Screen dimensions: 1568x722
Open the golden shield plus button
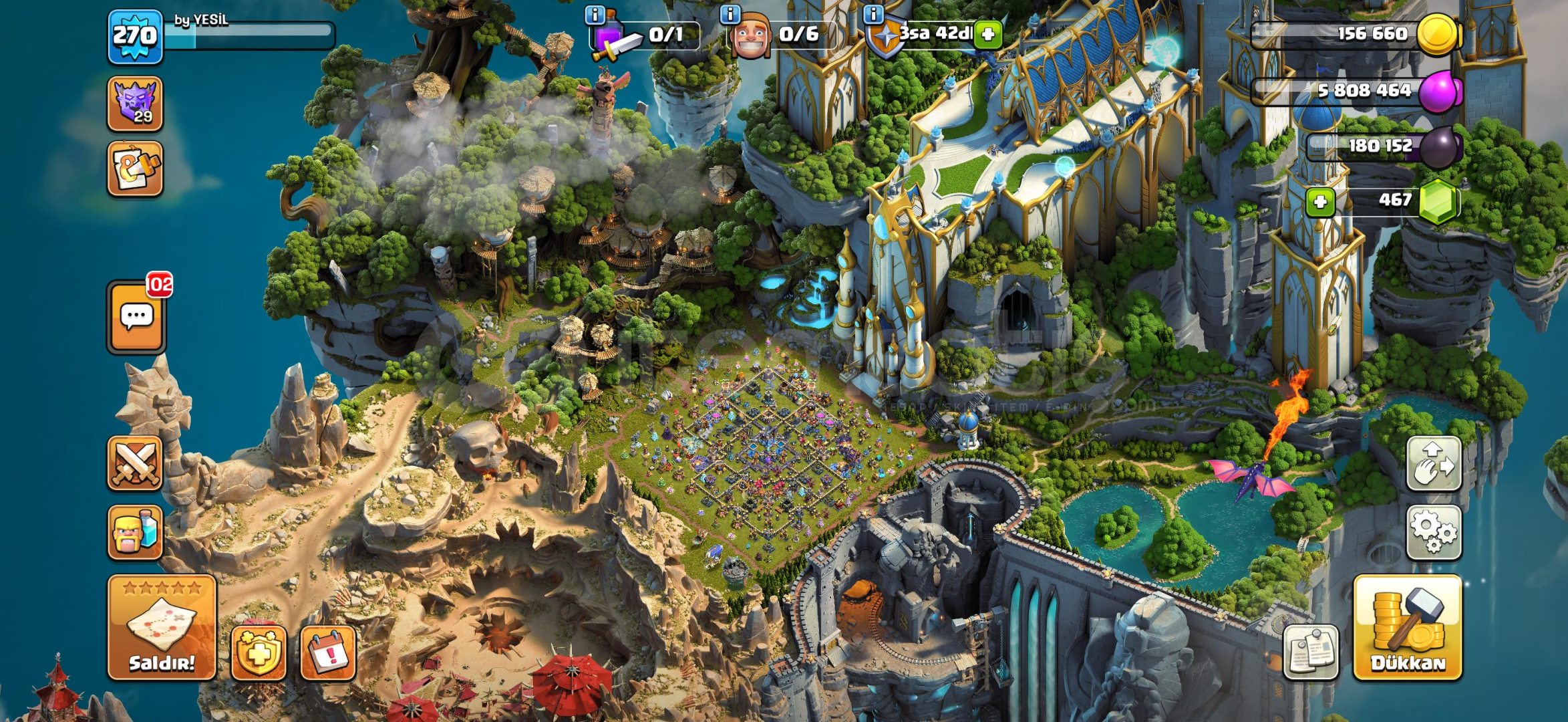259,652
